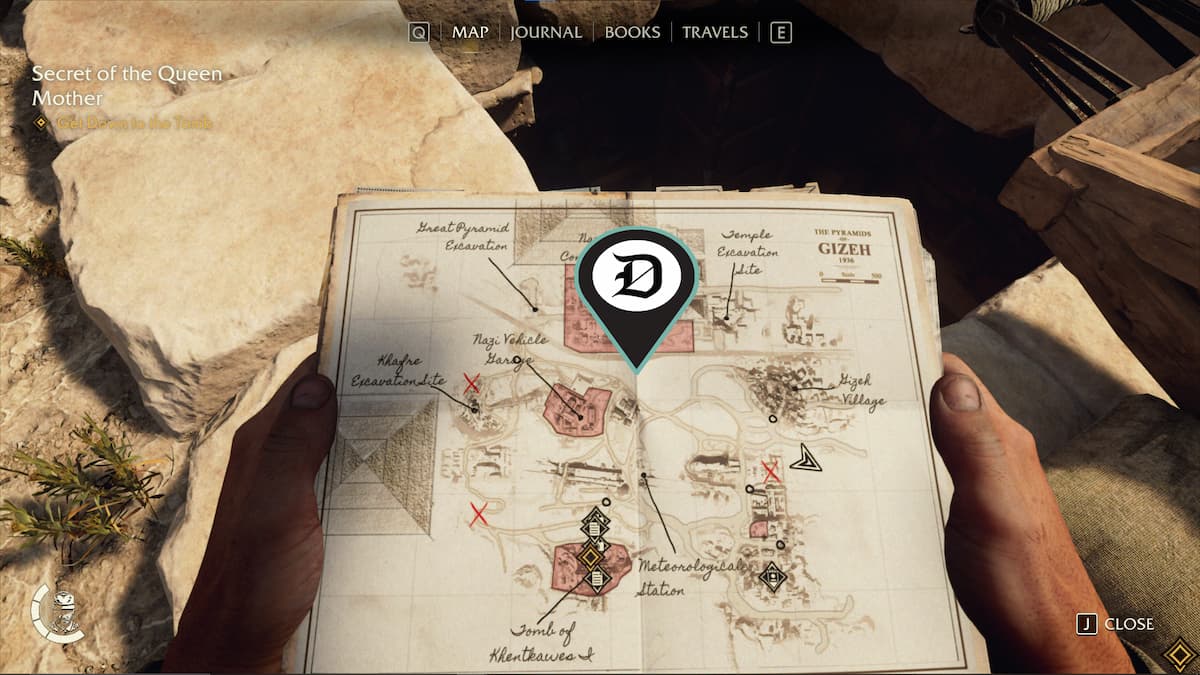Choose the black diamond marker below Gizeh Village
This screenshot has width=1200, height=675.
point(772,576)
